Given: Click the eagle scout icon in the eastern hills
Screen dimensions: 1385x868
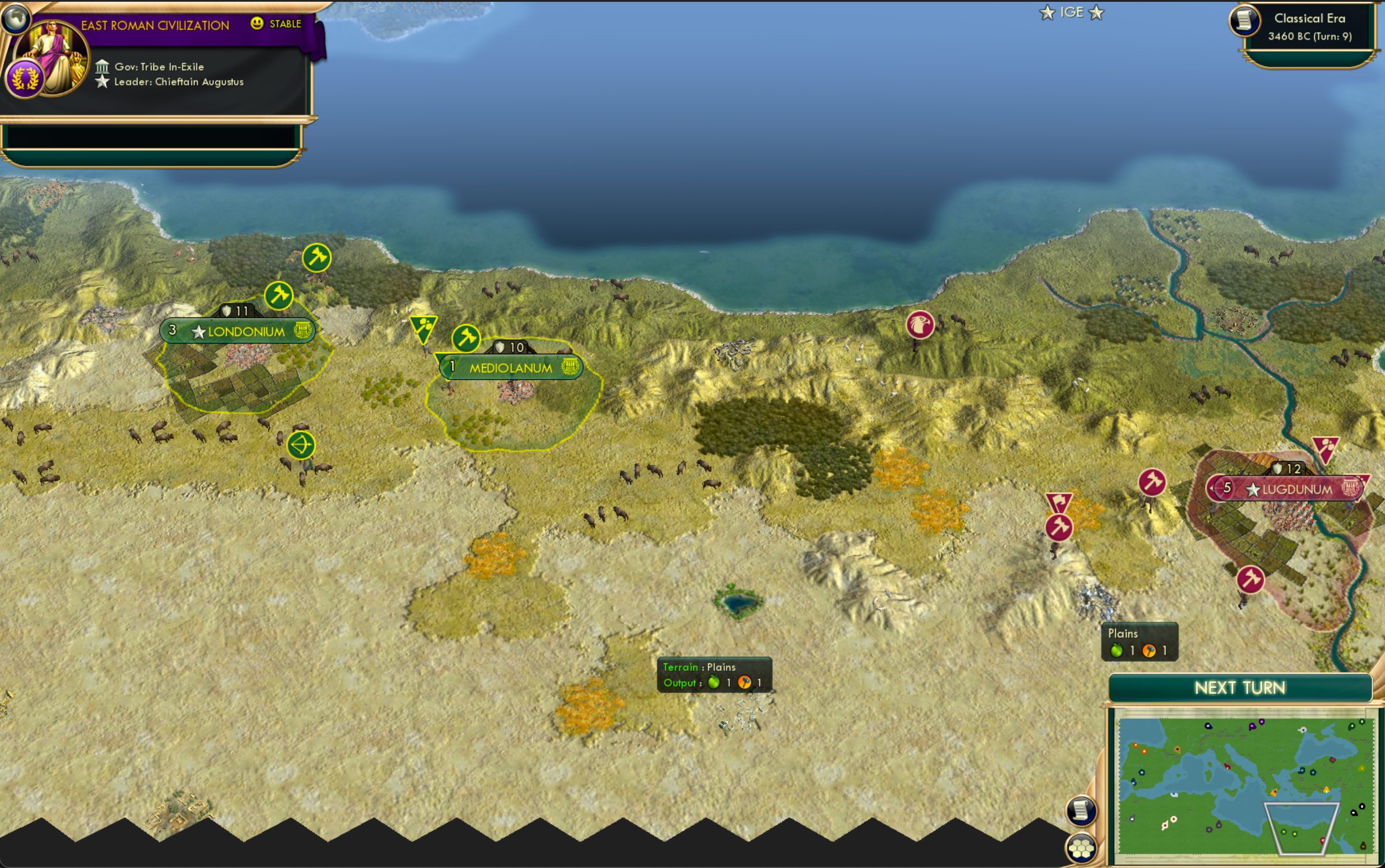Looking at the screenshot, I should coord(921,324).
